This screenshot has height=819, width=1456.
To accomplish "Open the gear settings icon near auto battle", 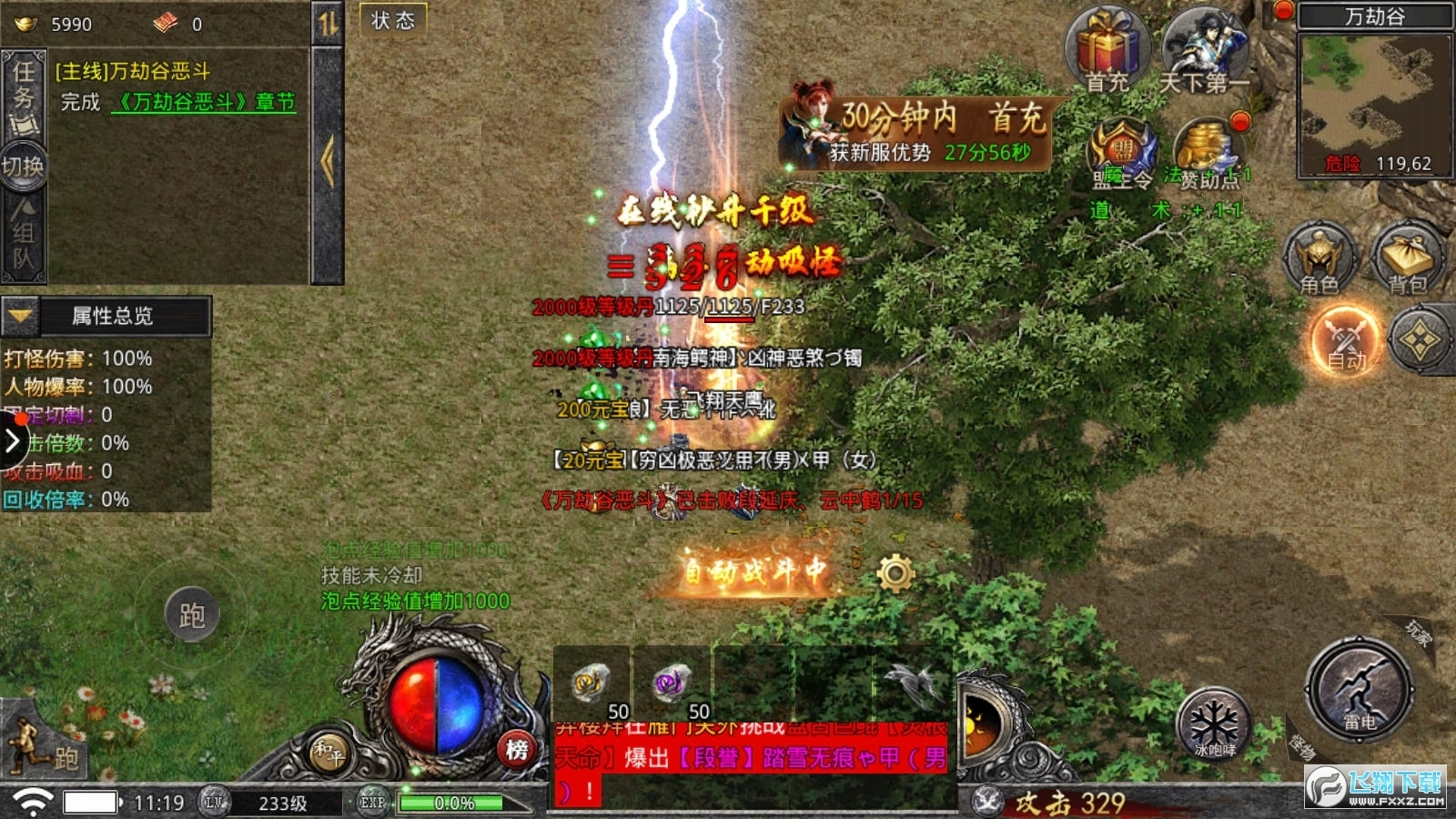I will tap(894, 571).
